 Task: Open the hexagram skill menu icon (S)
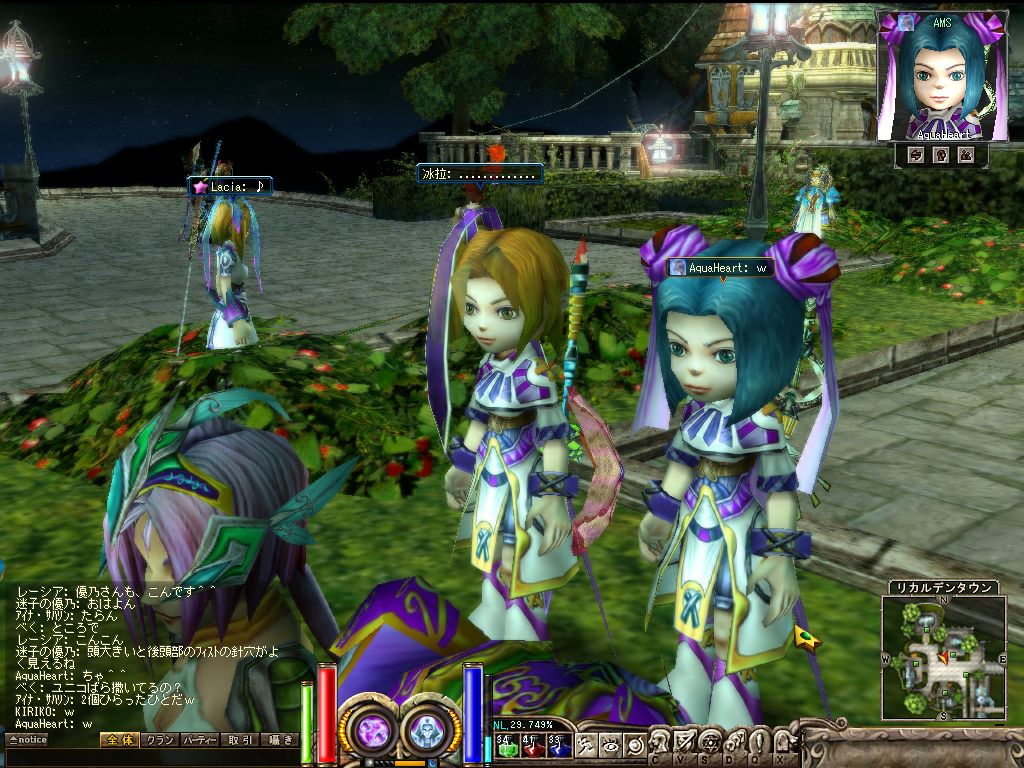point(709,742)
